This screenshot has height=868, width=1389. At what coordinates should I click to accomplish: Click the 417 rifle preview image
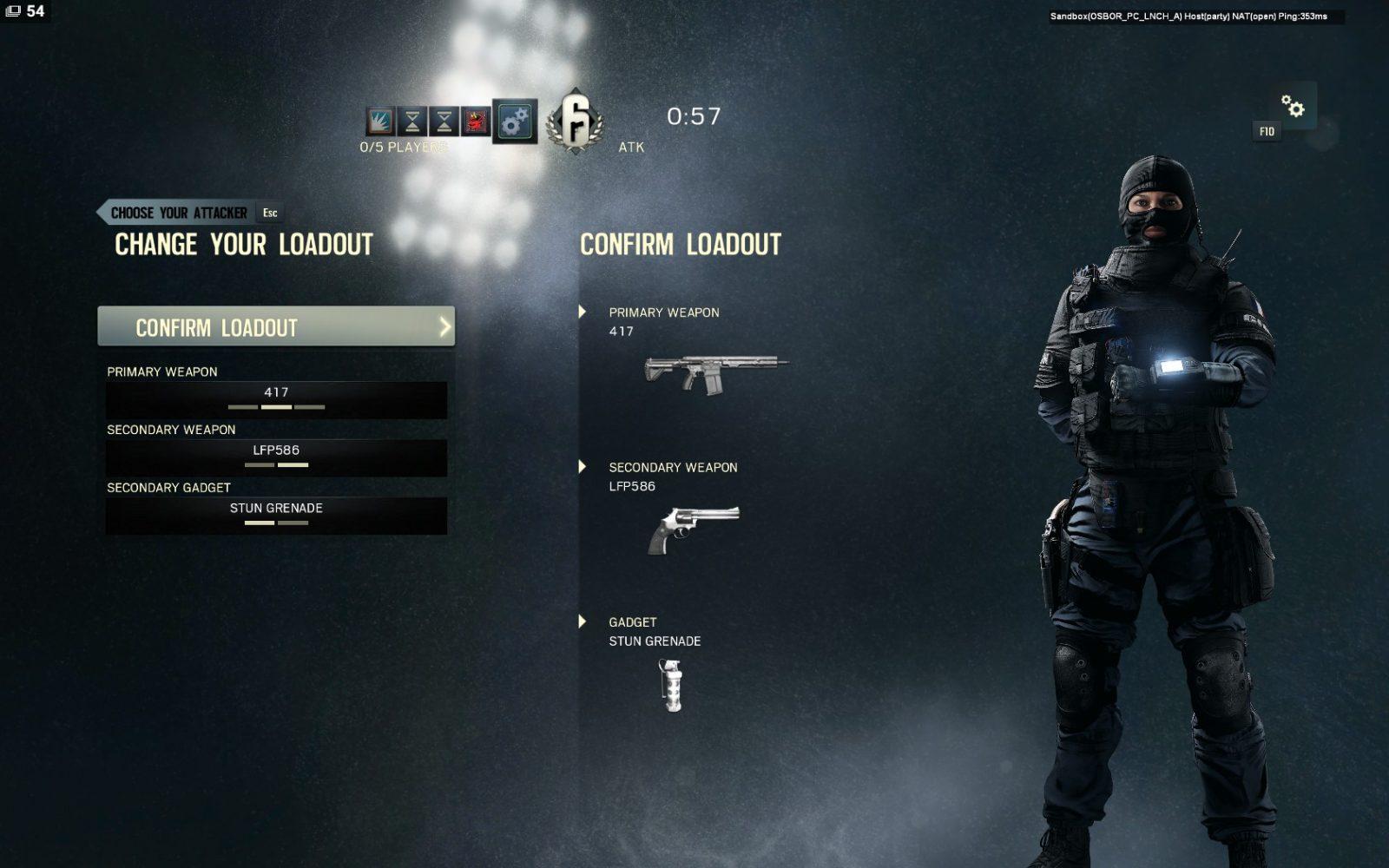tap(715, 373)
